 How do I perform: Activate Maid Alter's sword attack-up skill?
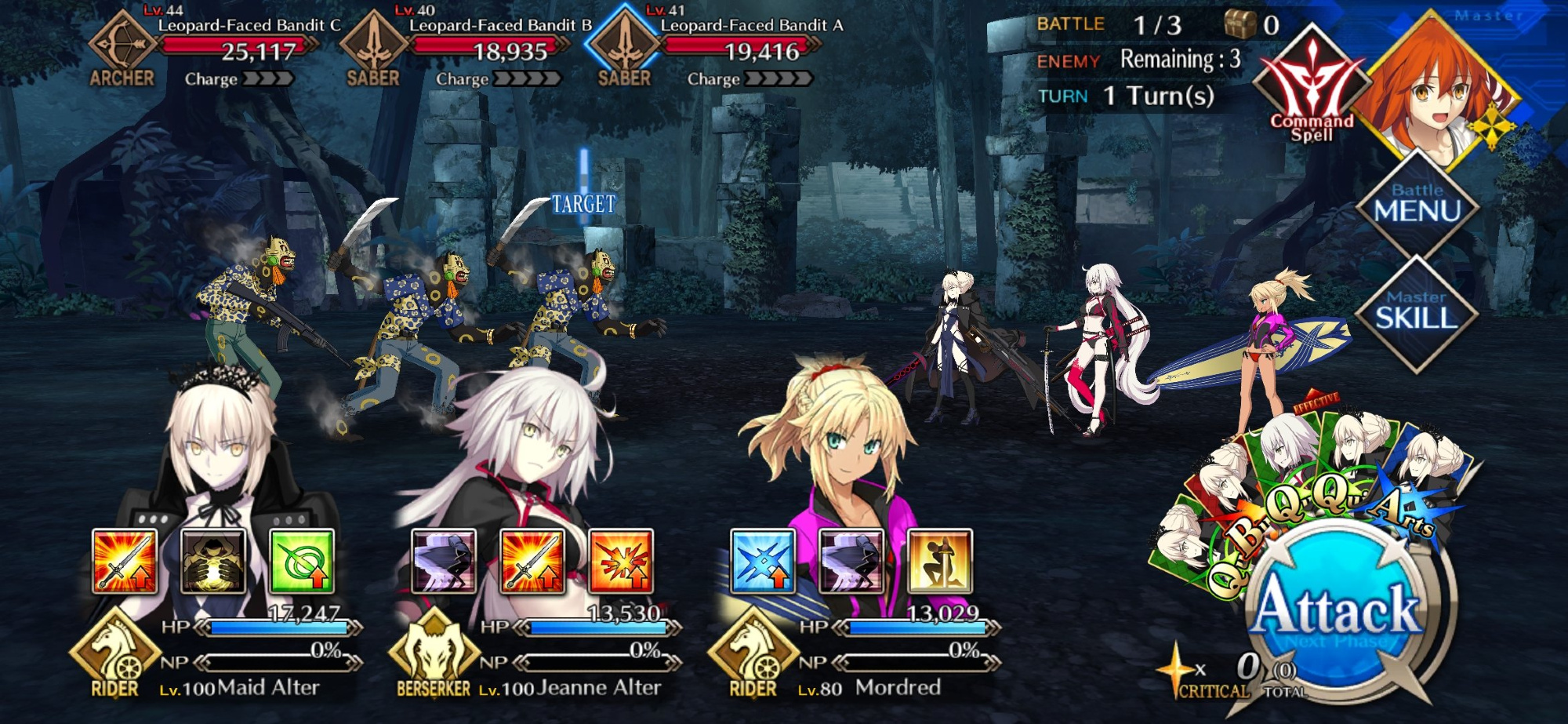click(125, 561)
